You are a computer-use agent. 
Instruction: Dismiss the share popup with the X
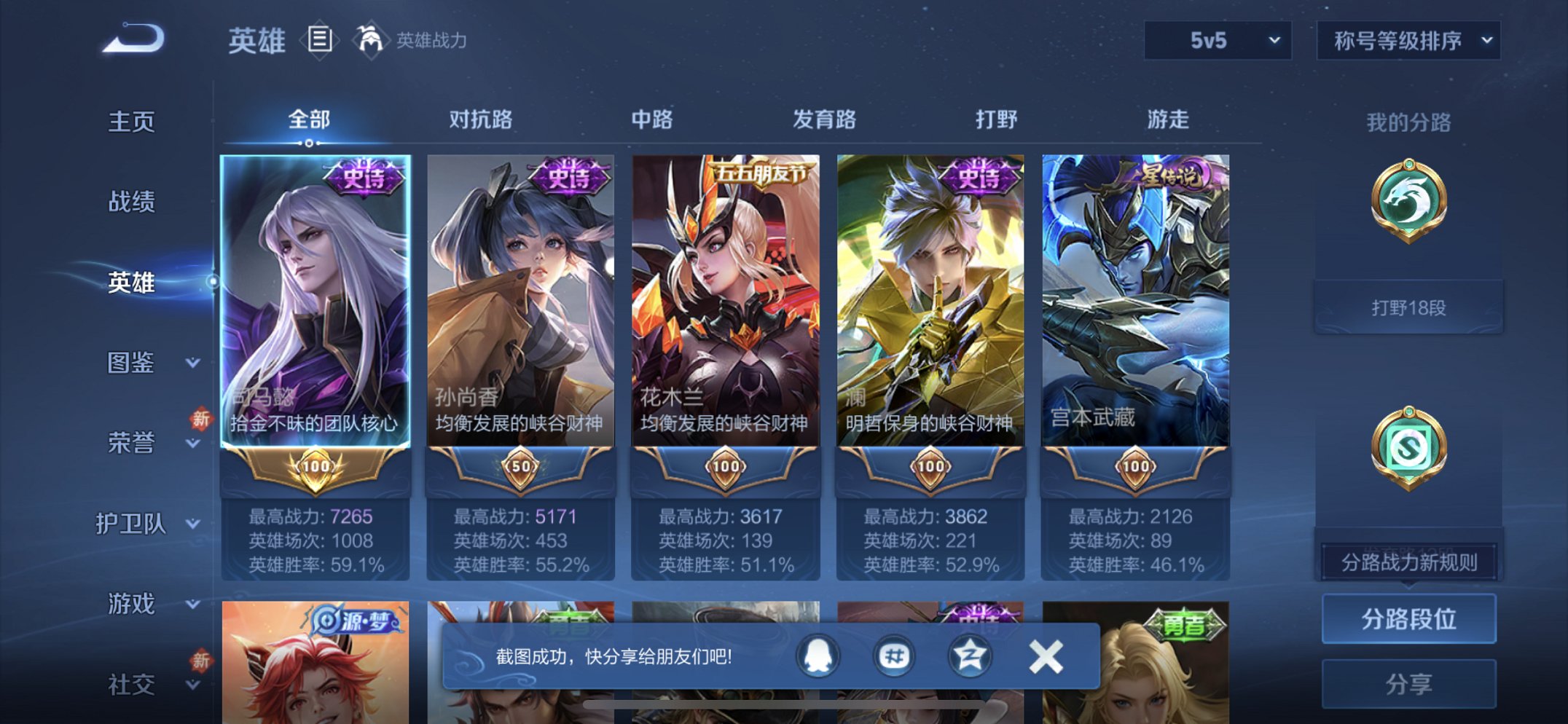1045,655
